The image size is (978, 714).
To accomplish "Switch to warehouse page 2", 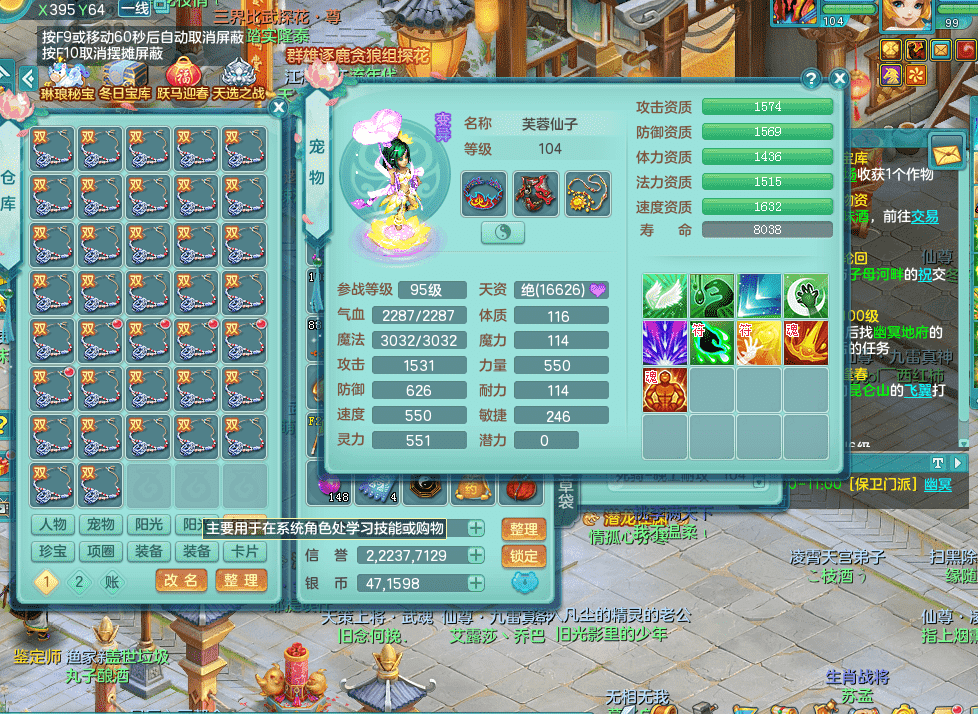I will pos(79,582).
